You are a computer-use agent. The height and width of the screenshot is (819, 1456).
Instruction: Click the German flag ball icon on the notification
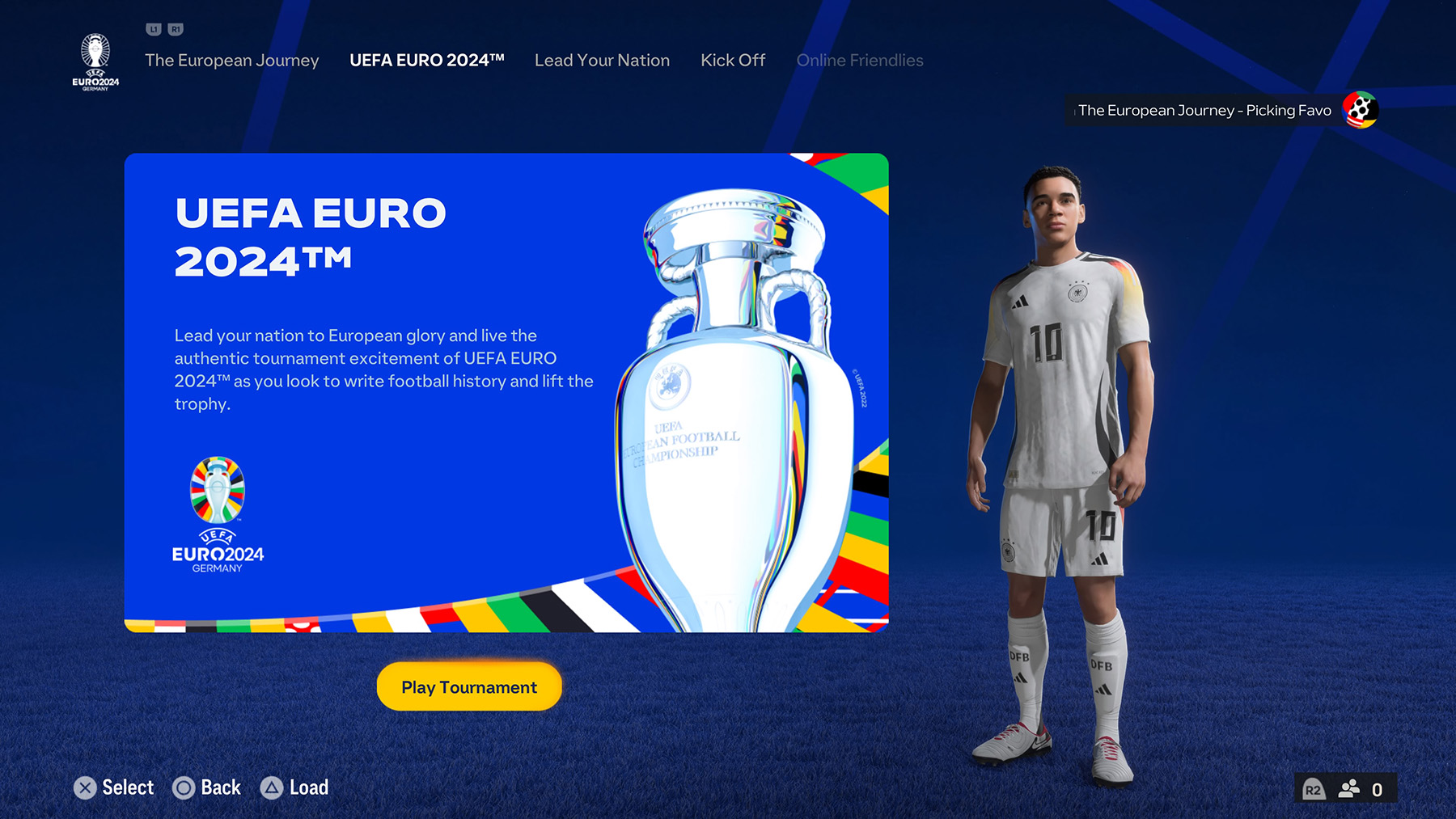[1360, 109]
